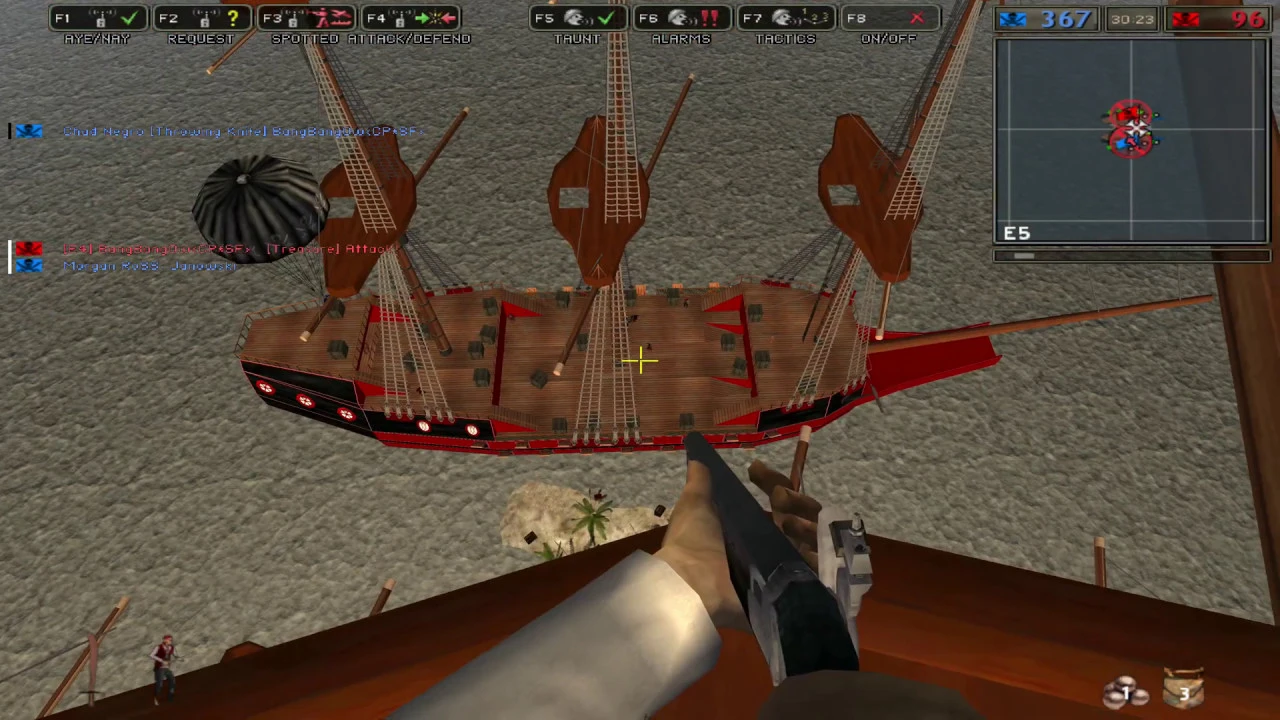Toggle the satchel bag icon showing 3

point(1184,688)
